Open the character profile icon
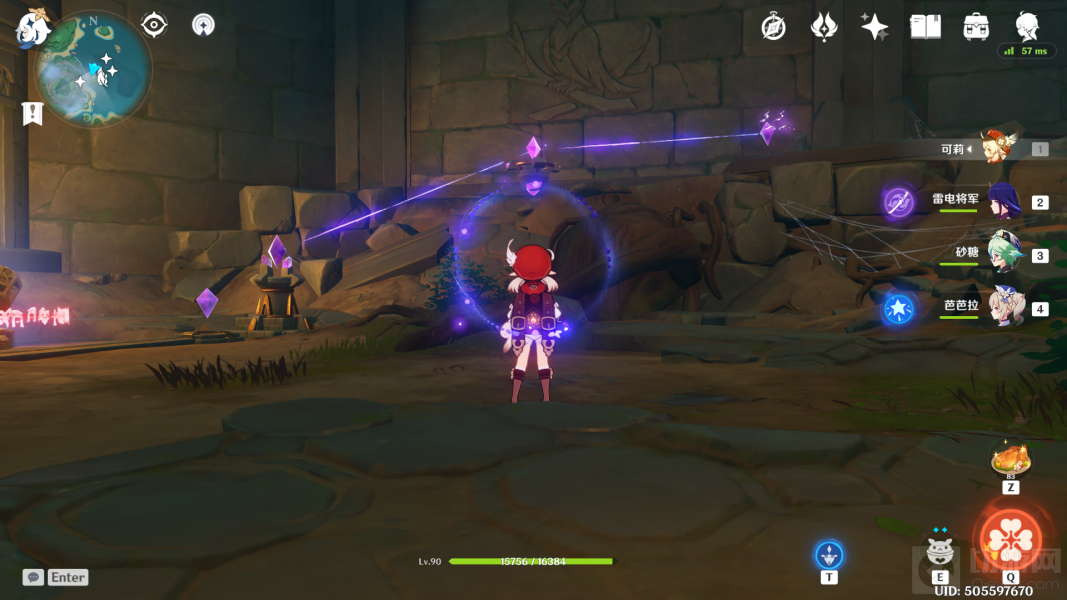The height and width of the screenshot is (600, 1067). pyautogui.click(x=1027, y=26)
